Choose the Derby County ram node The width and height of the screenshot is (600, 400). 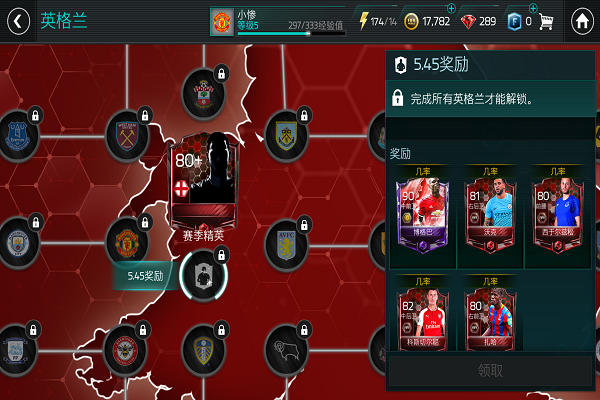[x=287, y=350]
